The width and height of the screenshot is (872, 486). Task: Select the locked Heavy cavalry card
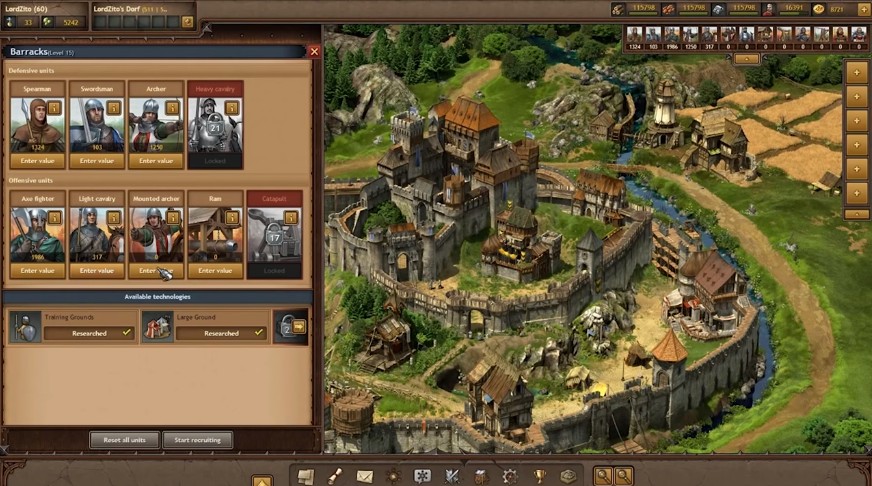pyautogui.click(x=215, y=125)
